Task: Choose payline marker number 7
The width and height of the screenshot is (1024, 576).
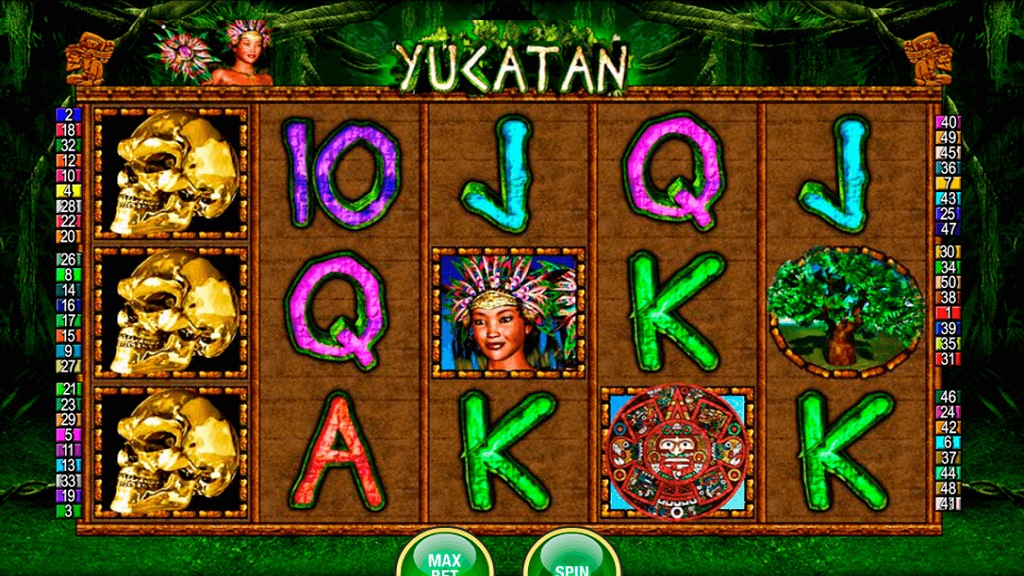Action: click(947, 183)
